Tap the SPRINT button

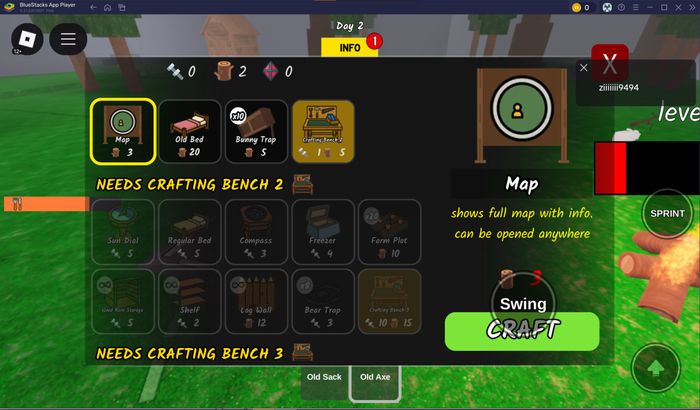[667, 213]
